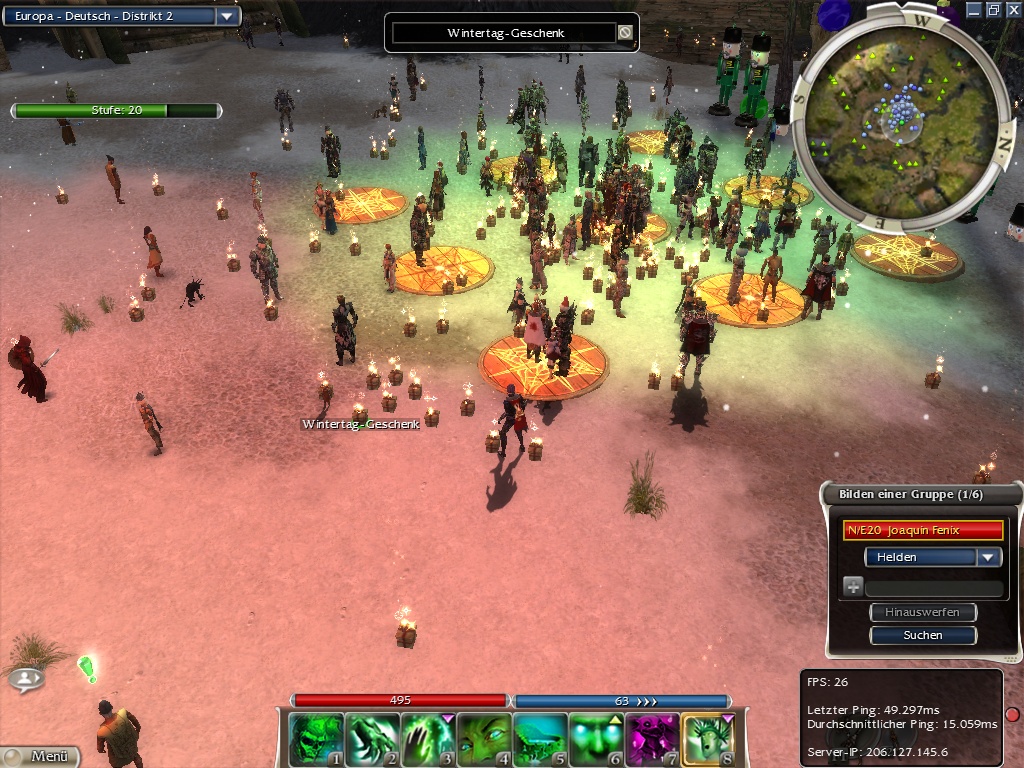Open the chat speech bubble icon

[26, 679]
